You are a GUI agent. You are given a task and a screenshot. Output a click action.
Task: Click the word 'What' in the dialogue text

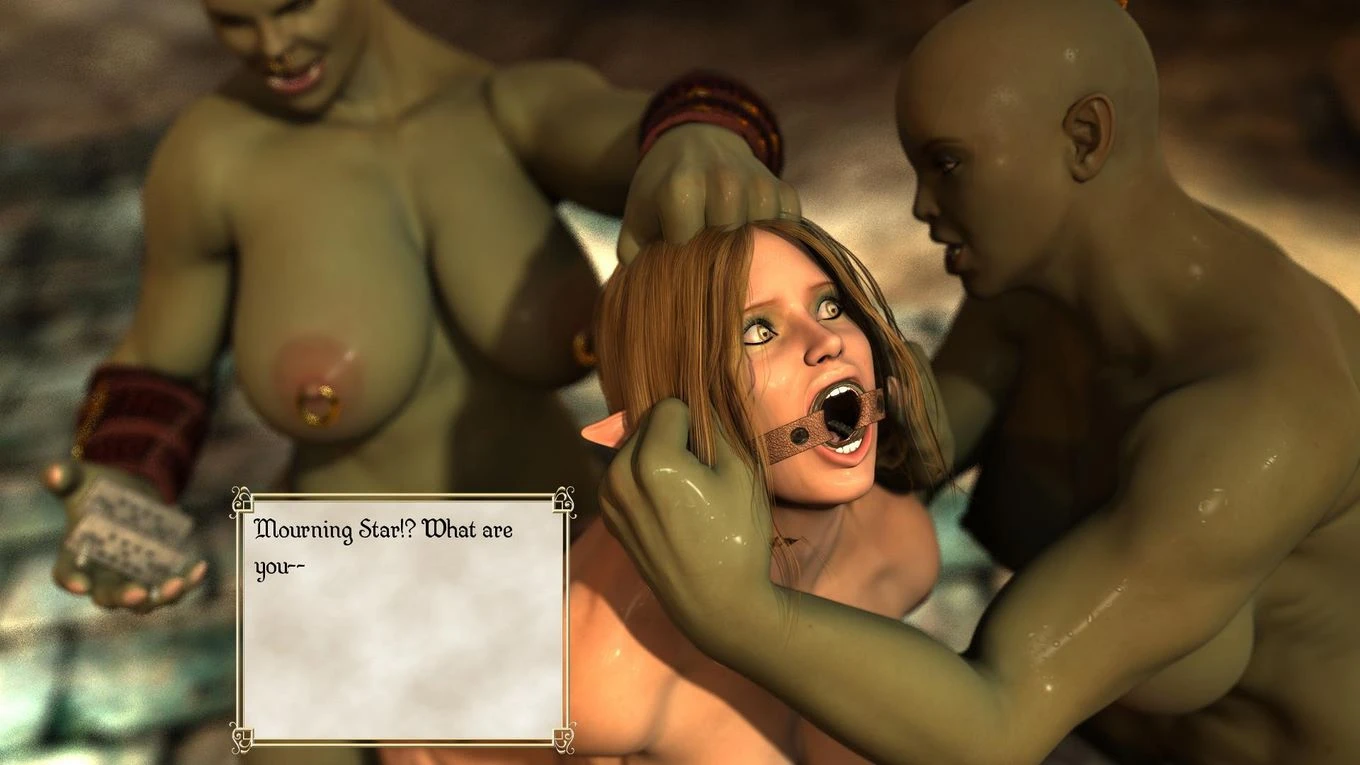coord(450,530)
